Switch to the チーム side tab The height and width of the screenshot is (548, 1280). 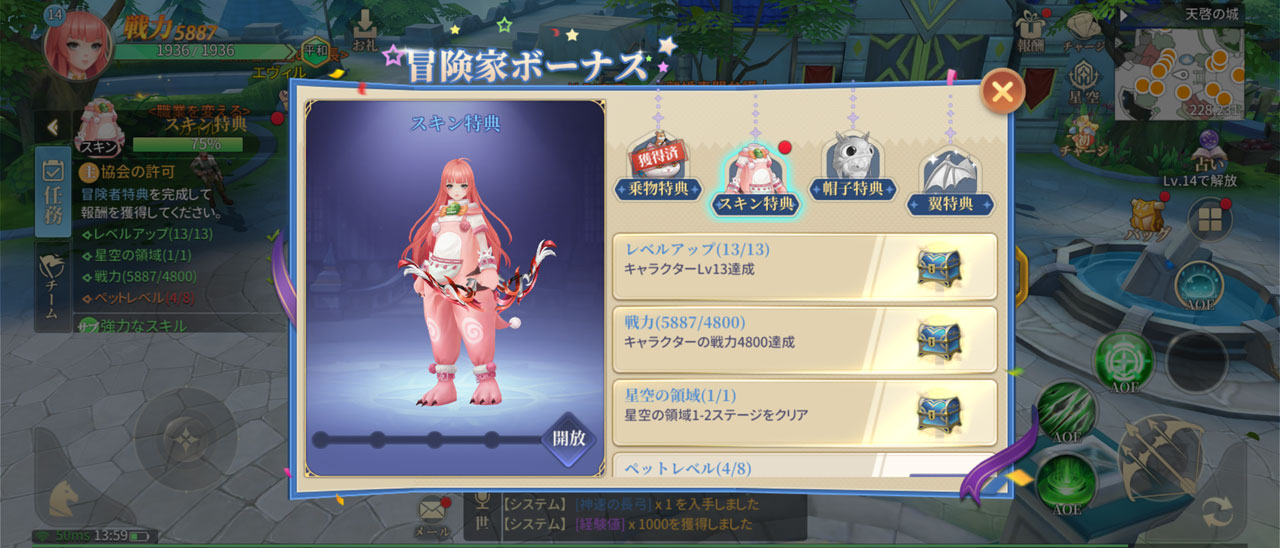click(52, 285)
